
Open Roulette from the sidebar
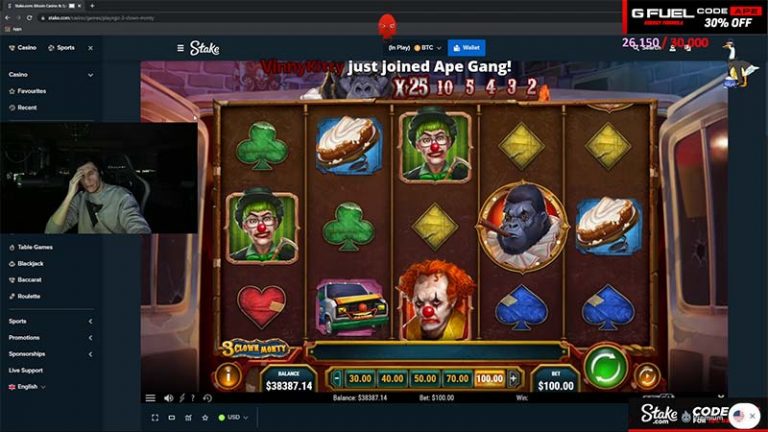tap(29, 296)
